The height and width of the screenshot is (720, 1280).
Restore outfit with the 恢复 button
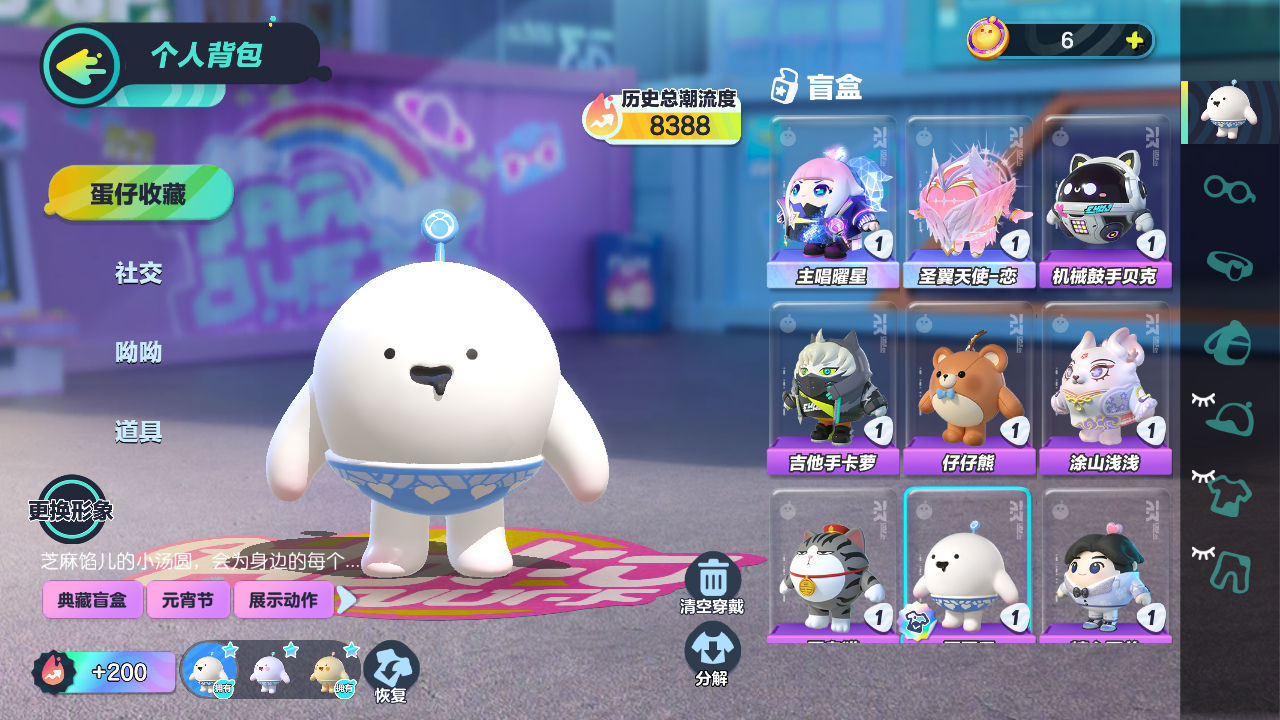tap(391, 672)
